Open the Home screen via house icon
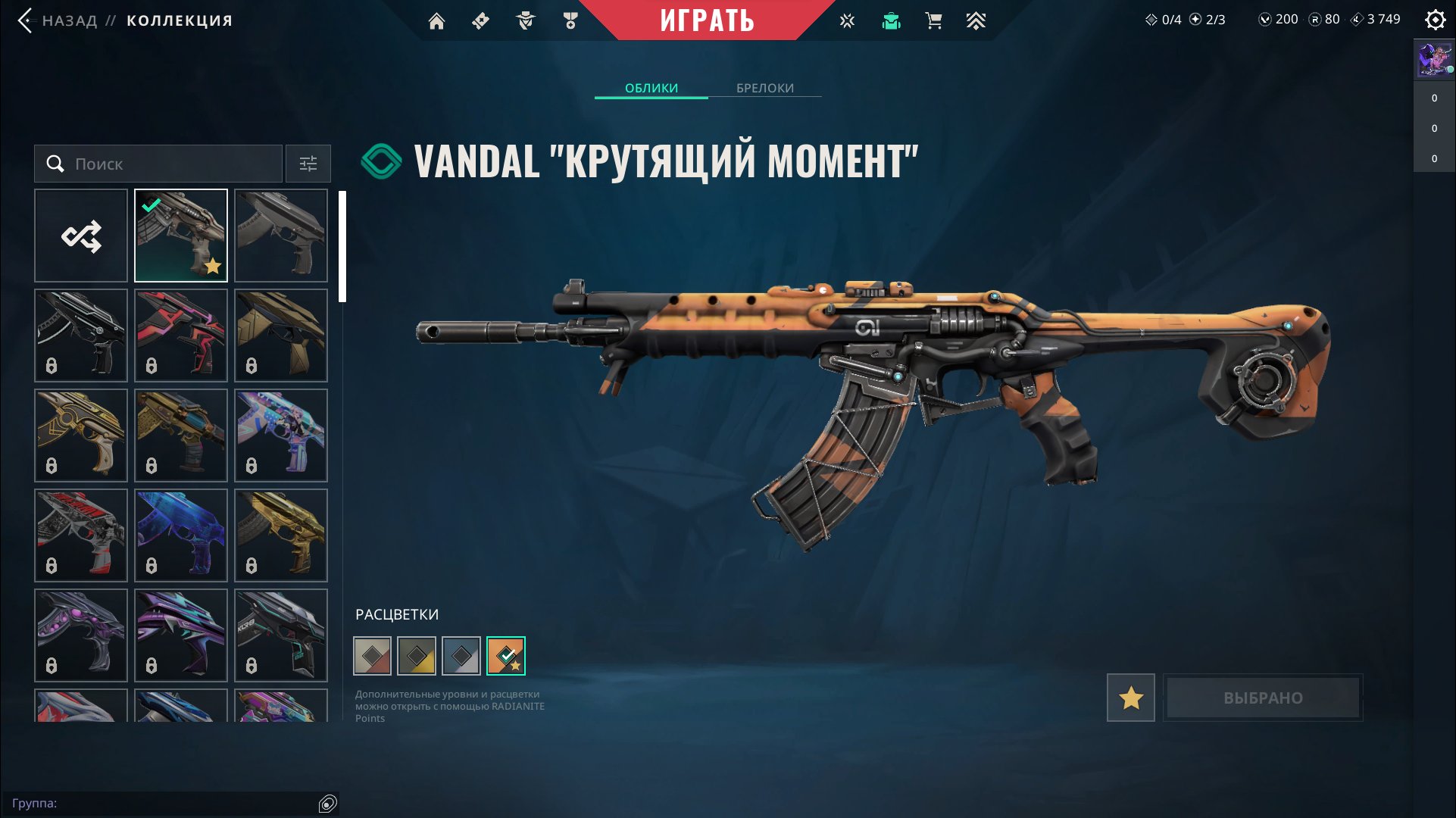The image size is (1456, 818). 437,20
